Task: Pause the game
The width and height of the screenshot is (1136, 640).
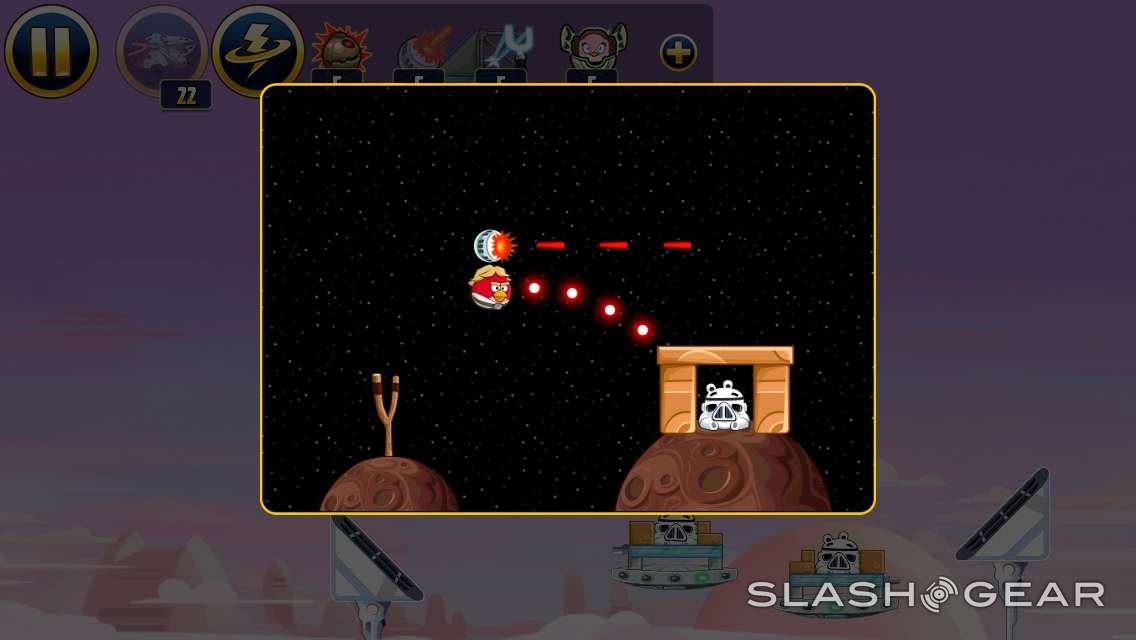Action: click(x=51, y=50)
